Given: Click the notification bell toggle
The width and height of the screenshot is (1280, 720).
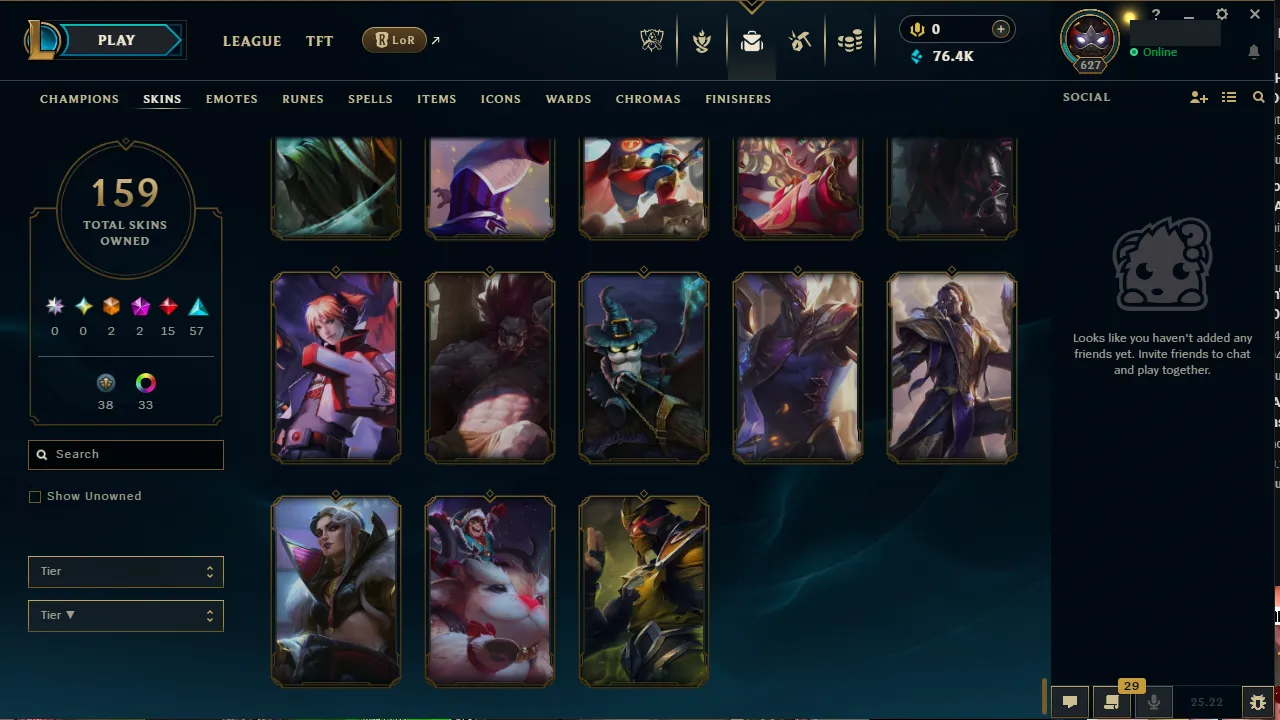Looking at the screenshot, I should [x=1254, y=51].
